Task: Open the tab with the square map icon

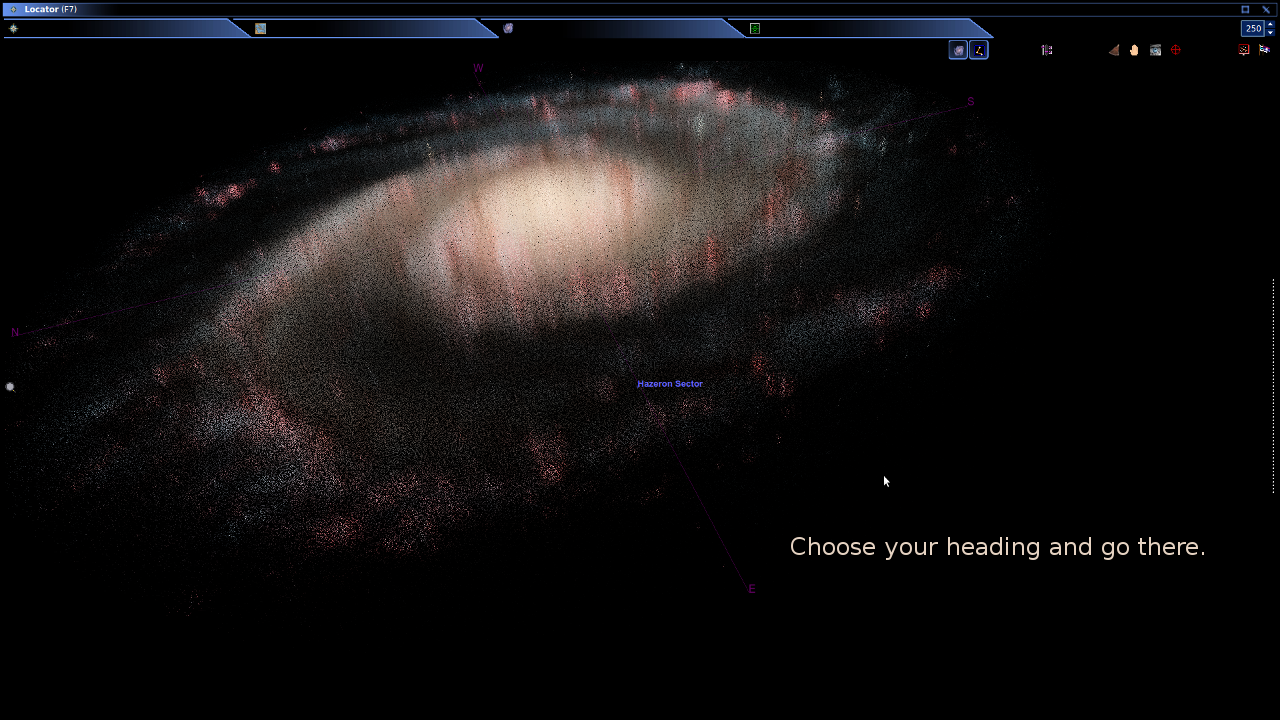Action: click(260, 29)
